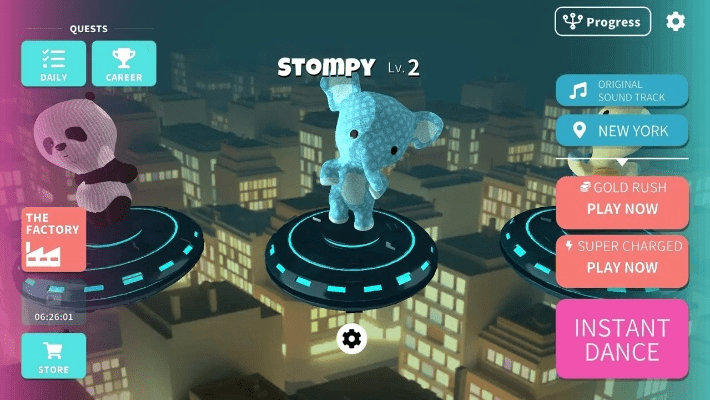Enter The Factory

[53, 240]
